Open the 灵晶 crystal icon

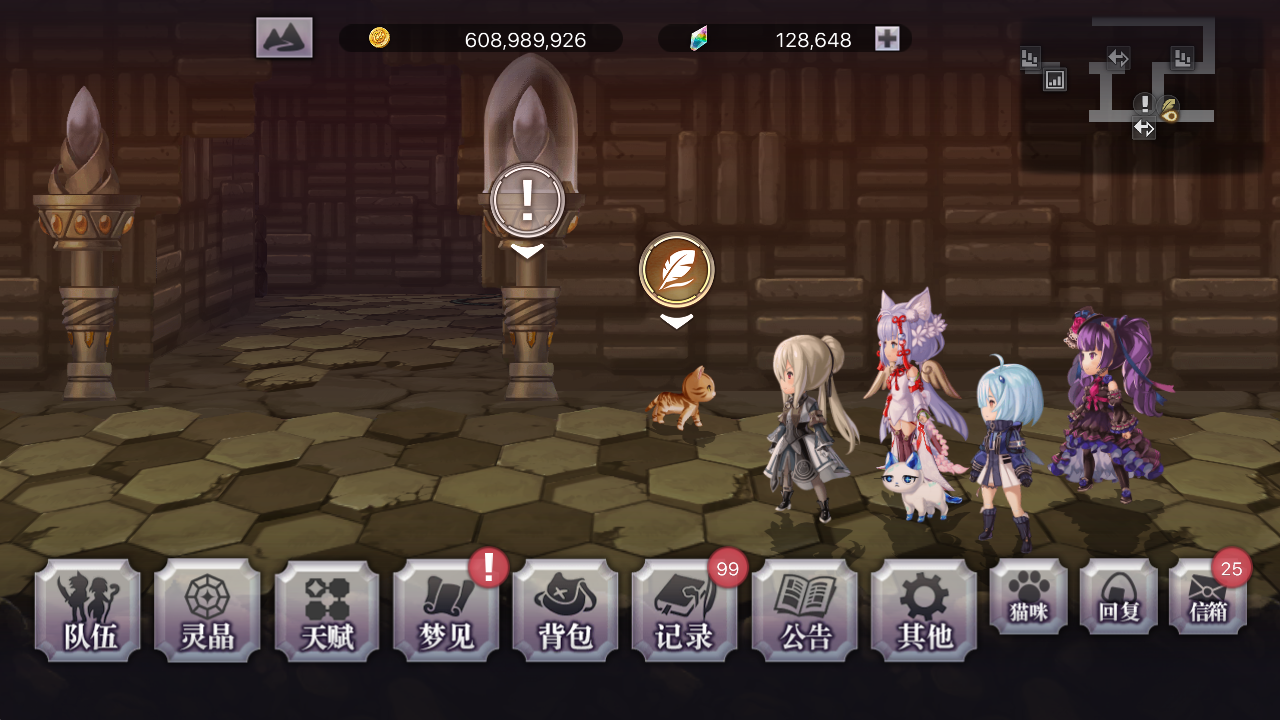point(206,610)
